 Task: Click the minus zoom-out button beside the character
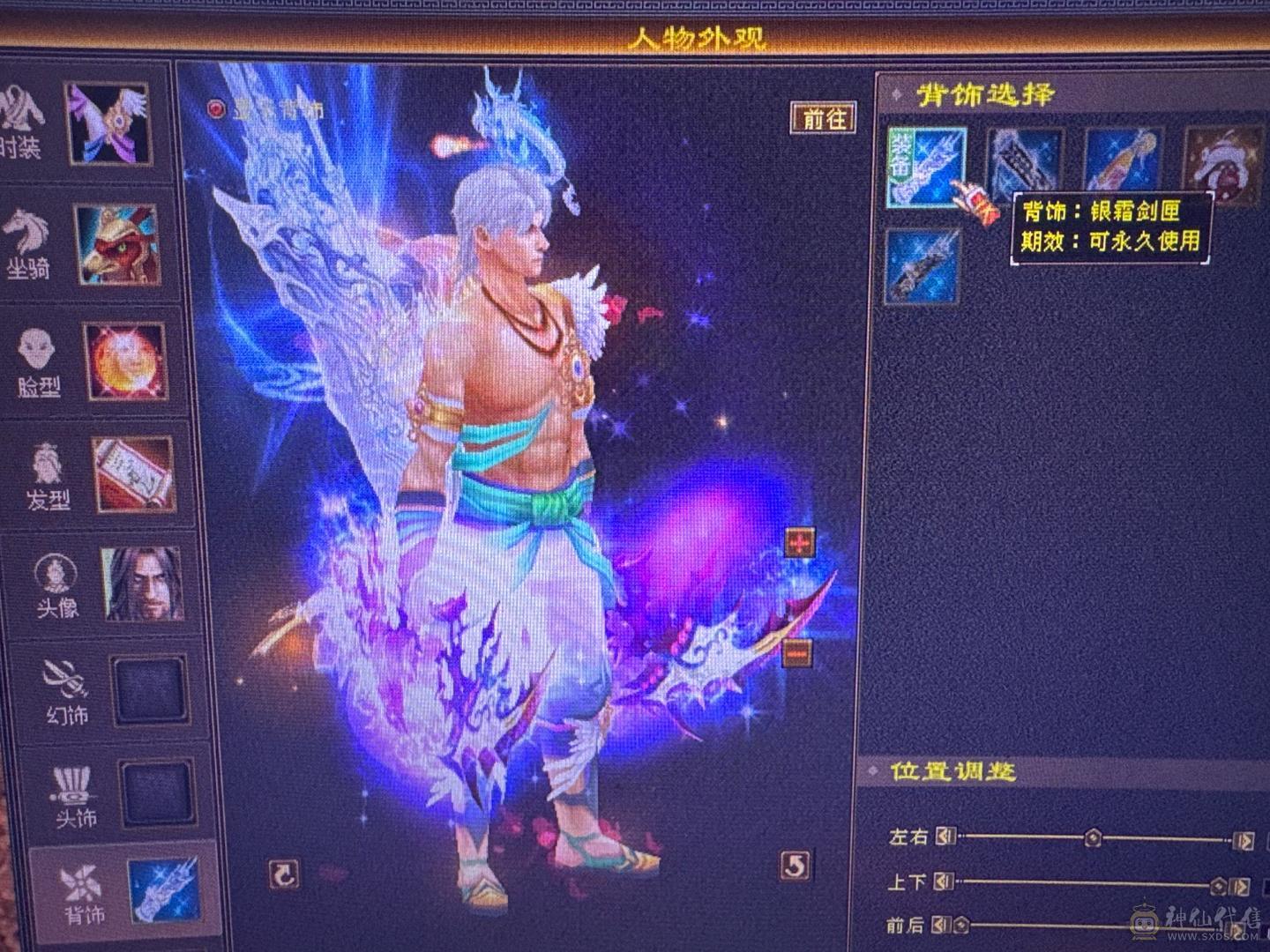click(x=798, y=651)
